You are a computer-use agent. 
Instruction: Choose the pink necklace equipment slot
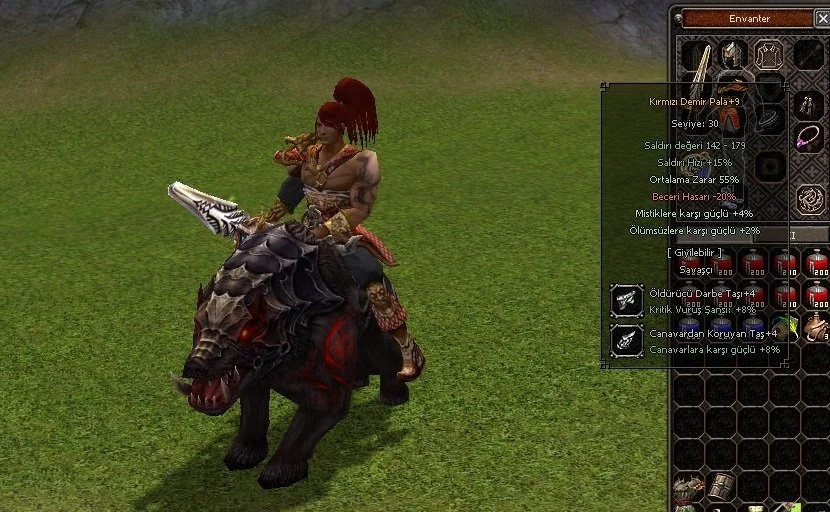[807, 137]
